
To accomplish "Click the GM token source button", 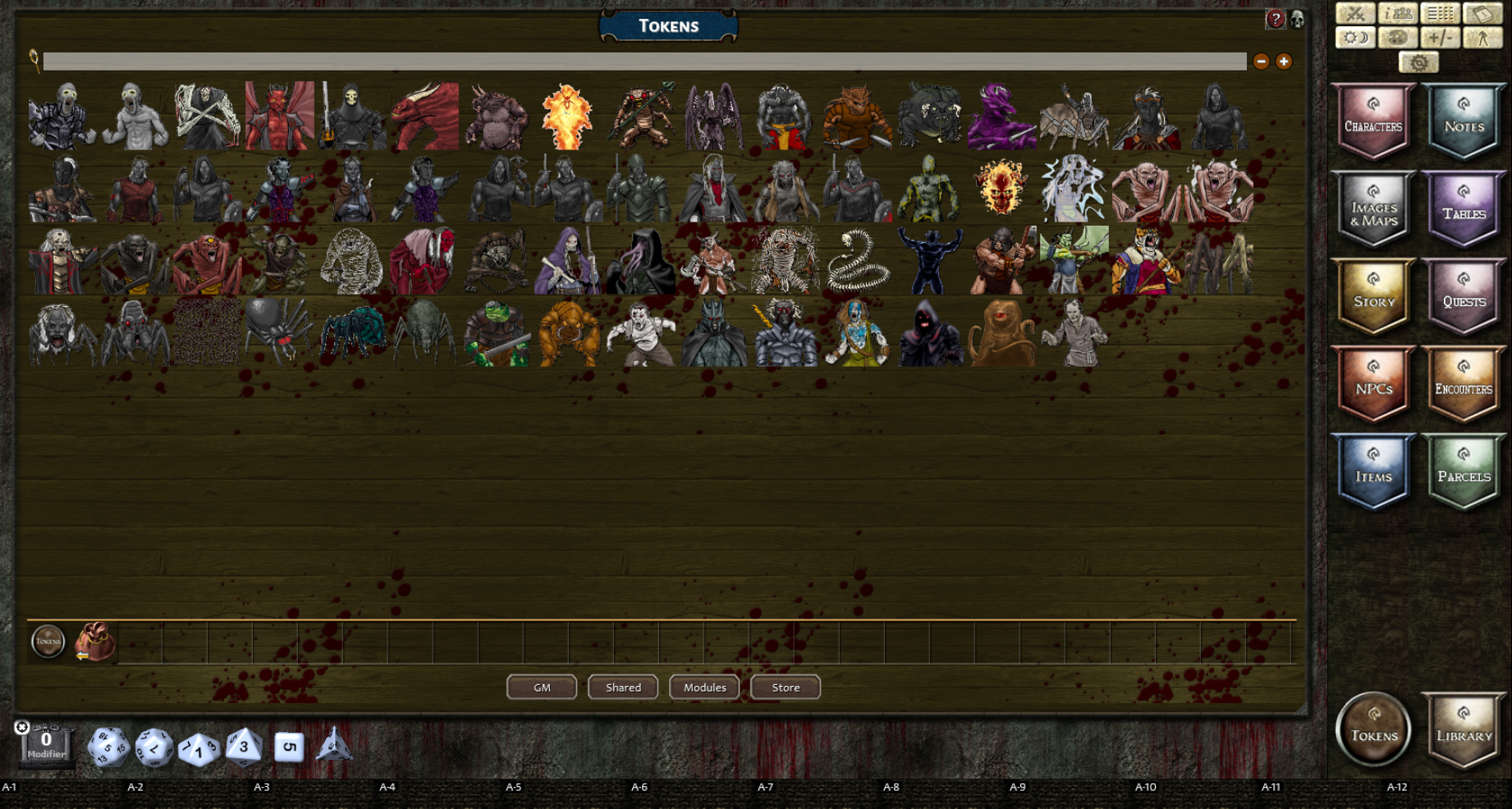I will coord(541,687).
